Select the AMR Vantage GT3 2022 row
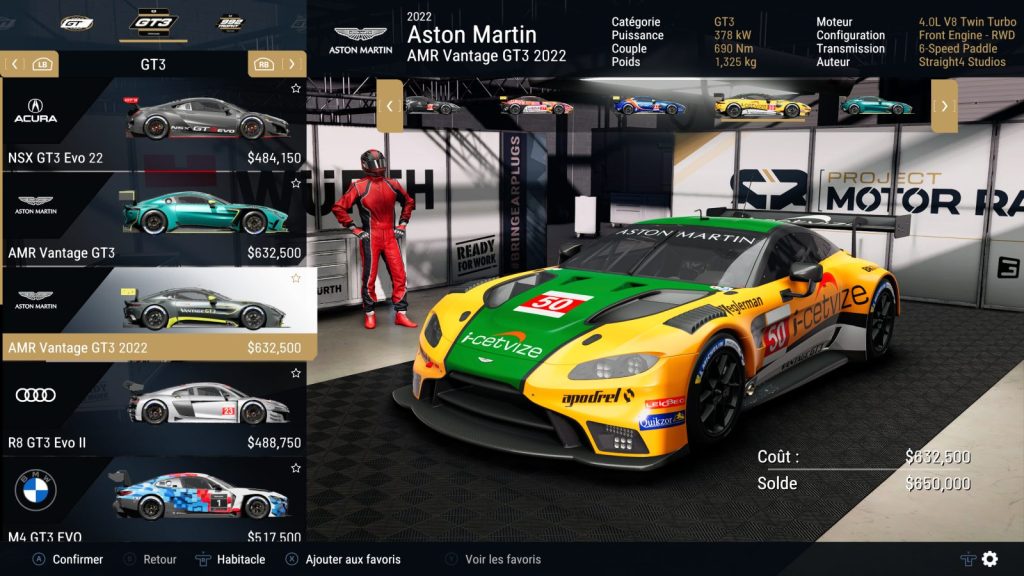The image size is (1024, 576). click(x=155, y=315)
